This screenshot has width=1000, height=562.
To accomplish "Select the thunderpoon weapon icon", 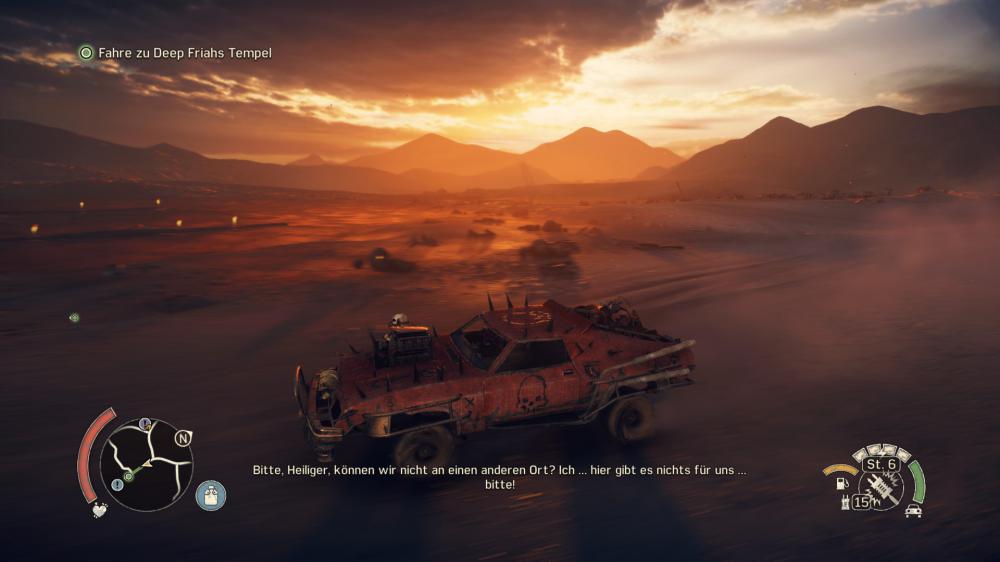I will [881, 487].
